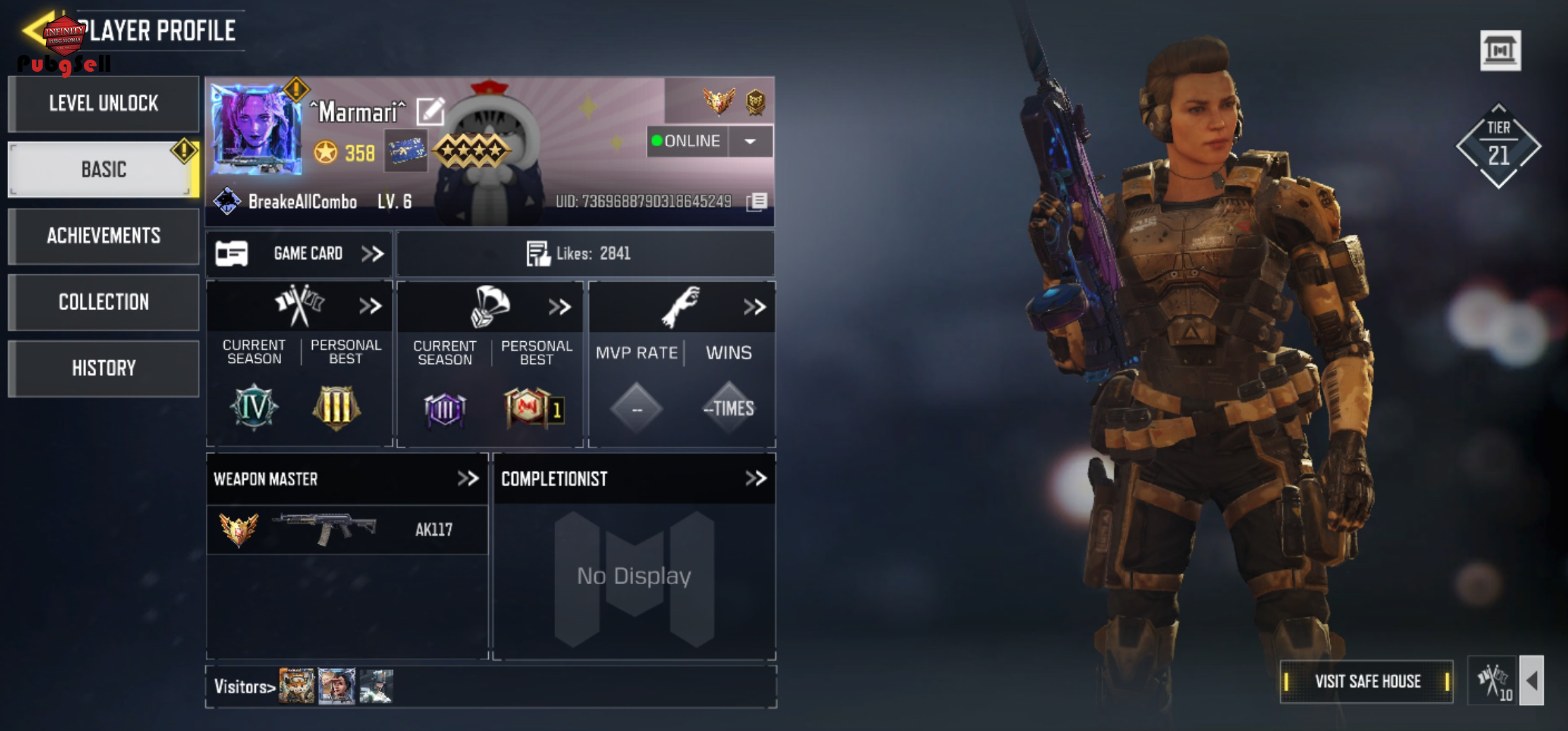1568x731 pixels.
Task: Edit the player name with pencil icon
Action: (430, 112)
